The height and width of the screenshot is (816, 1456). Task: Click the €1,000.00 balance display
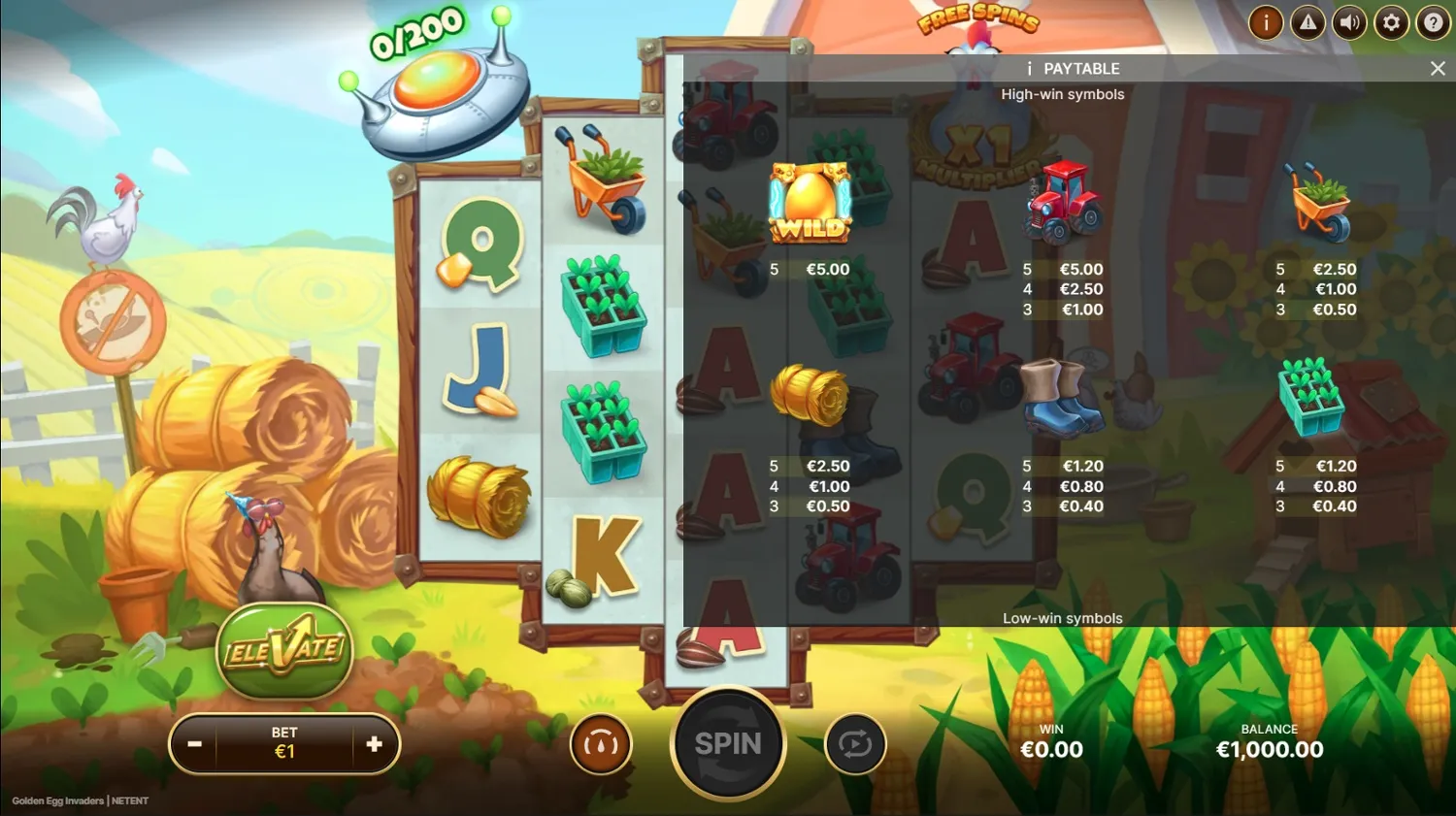(x=1270, y=749)
